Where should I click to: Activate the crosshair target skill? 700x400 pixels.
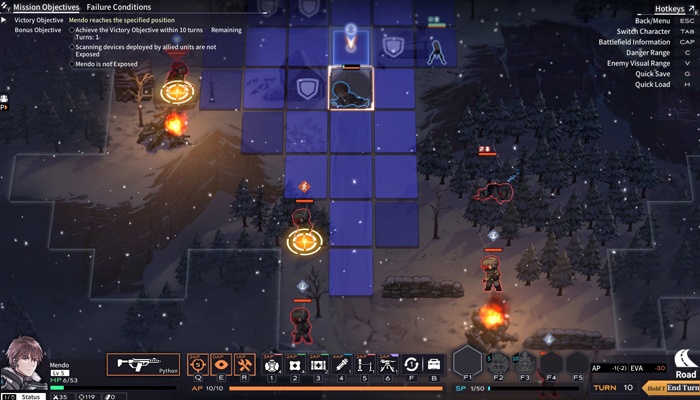click(197, 365)
